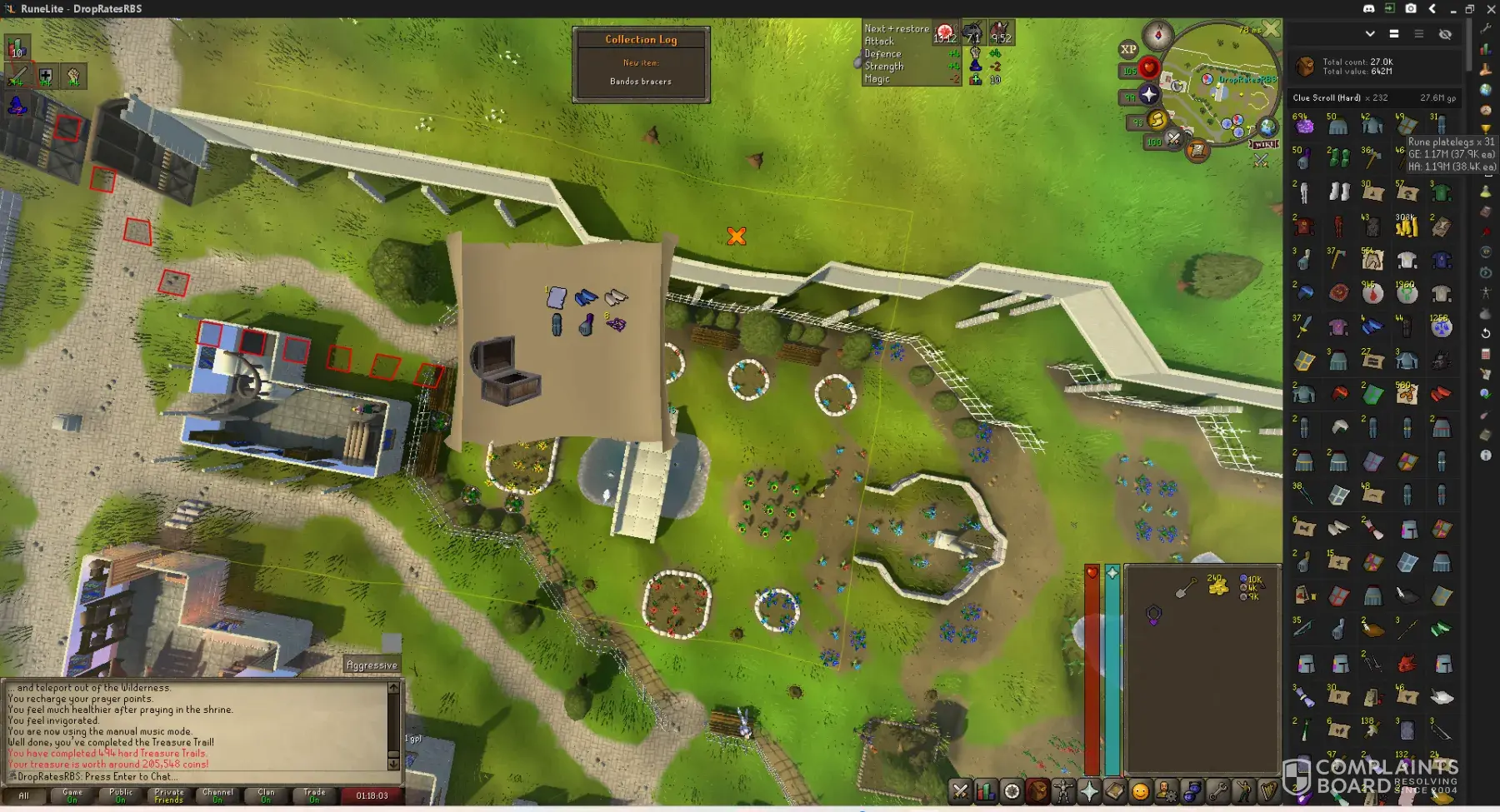Switch to the Inventory backpack tab
The width and height of the screenshot is (1500, 812).
tap(1037, 791)
